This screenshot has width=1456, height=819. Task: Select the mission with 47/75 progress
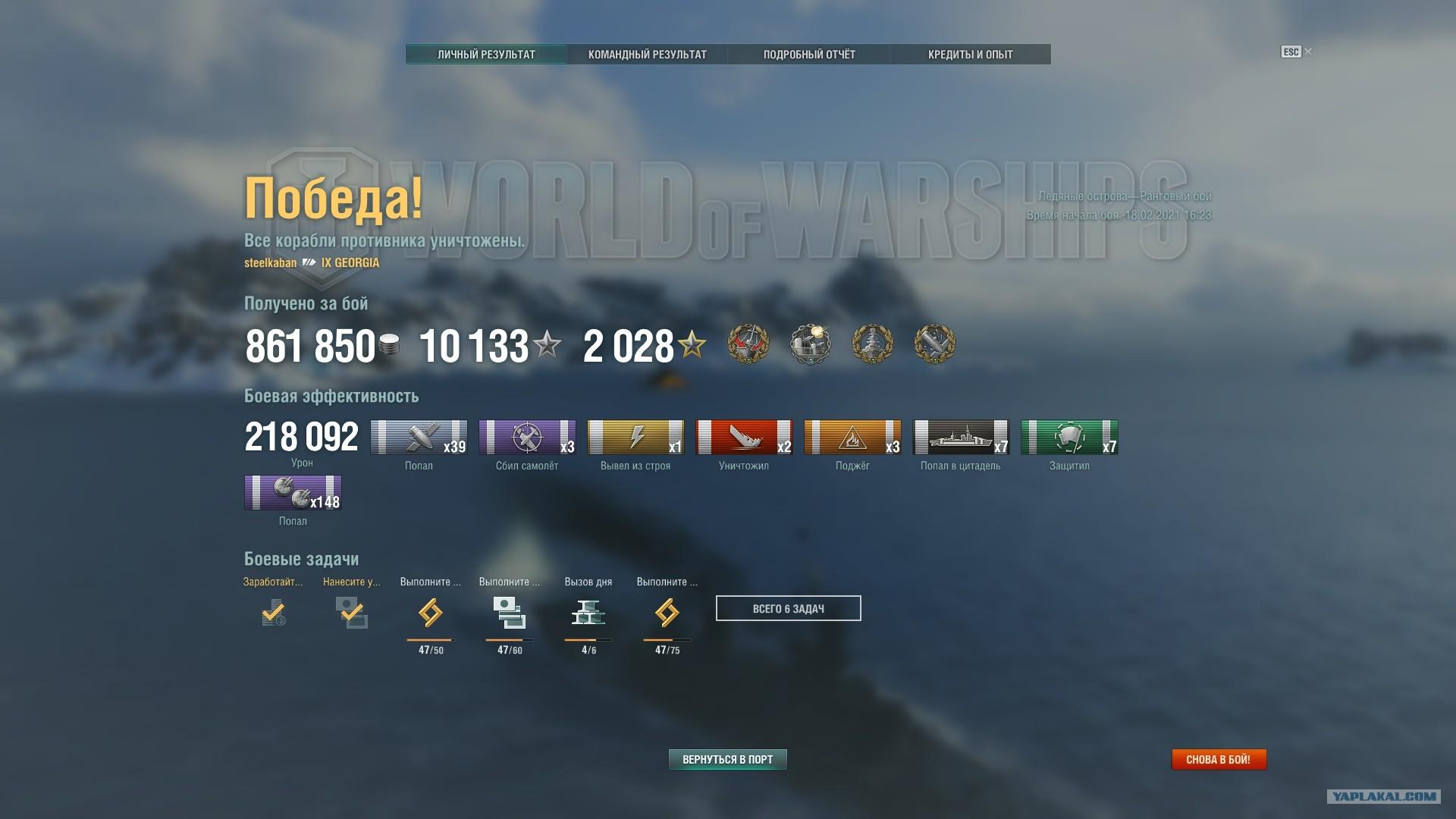[667, 612]
